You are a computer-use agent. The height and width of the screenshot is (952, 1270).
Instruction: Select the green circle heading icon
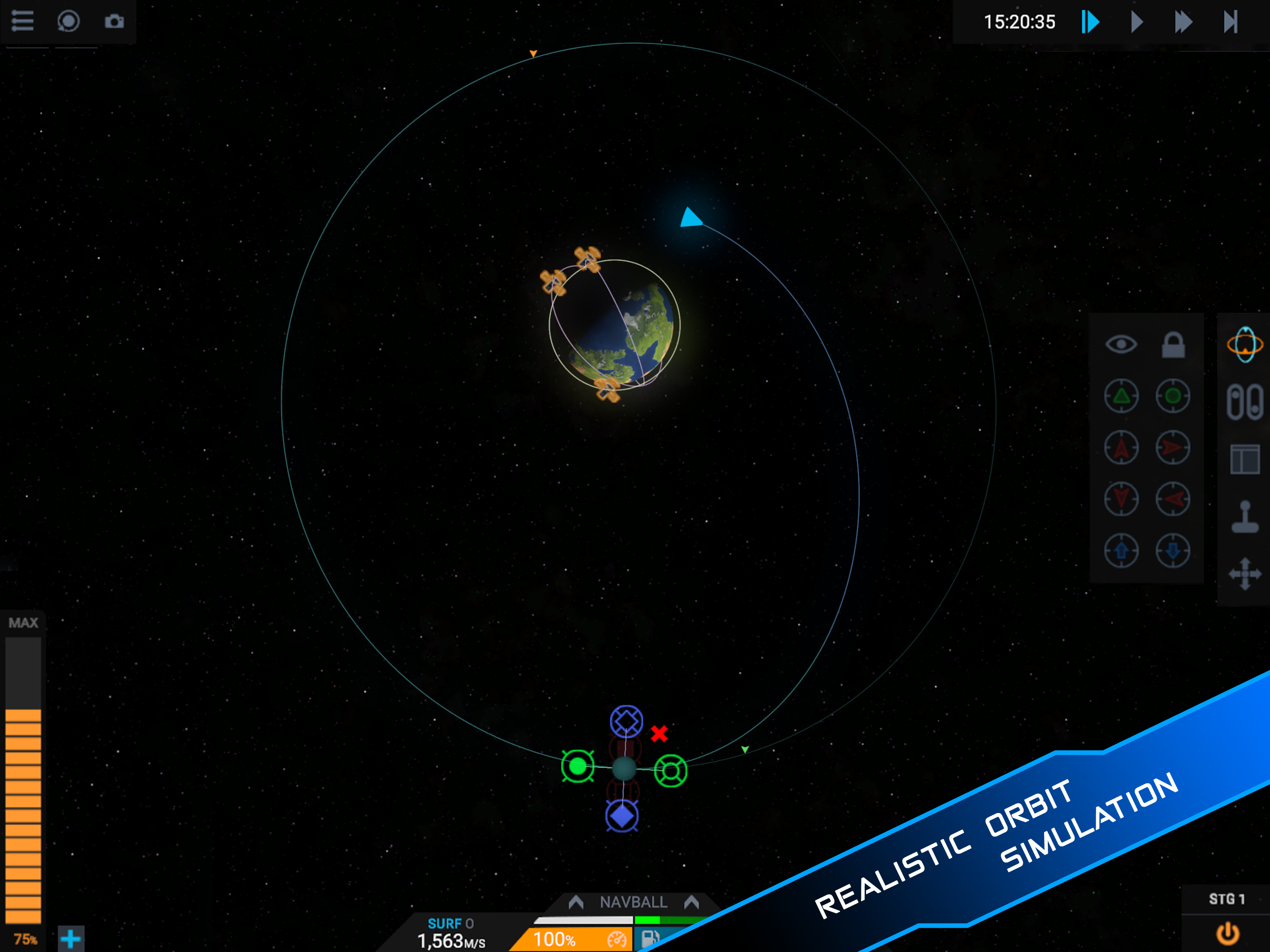[x=1173, y=396]
